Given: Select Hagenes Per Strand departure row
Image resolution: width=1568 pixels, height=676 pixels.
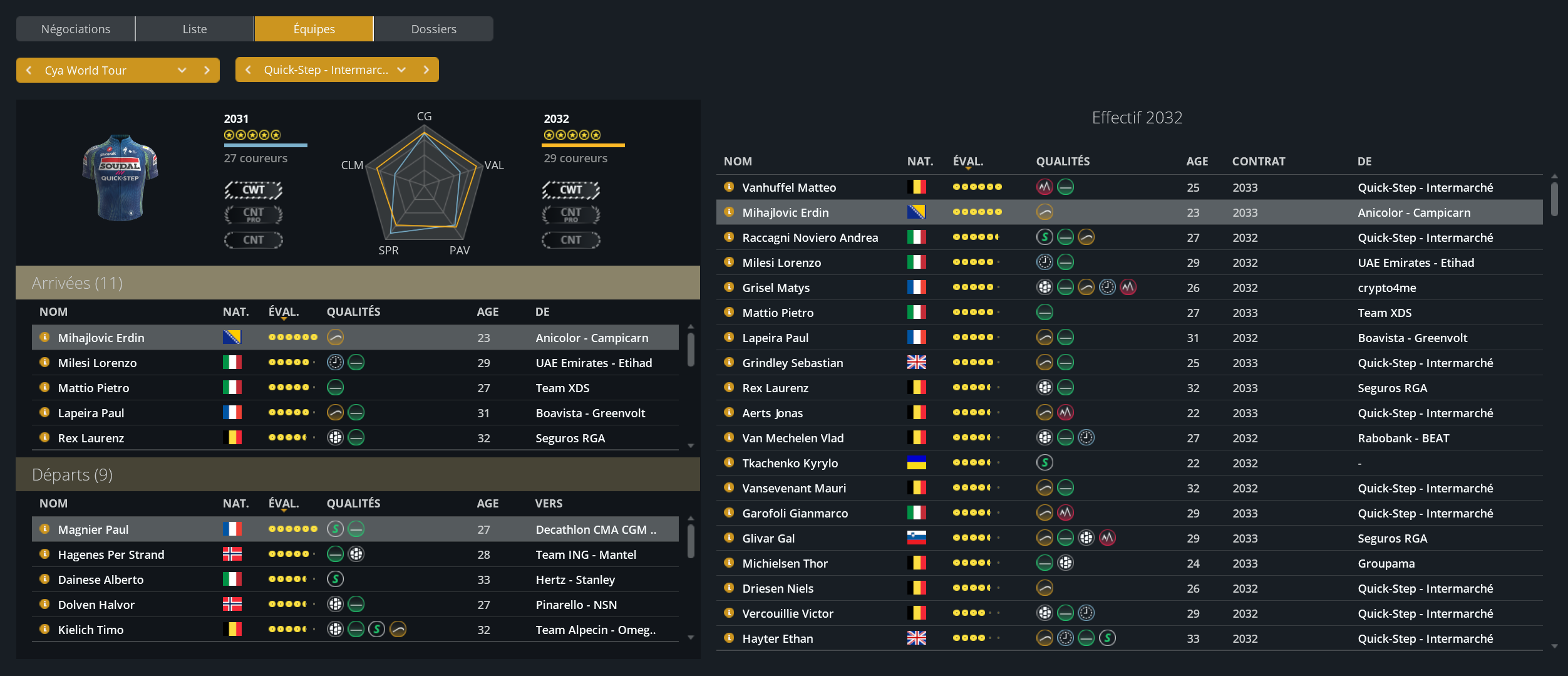Looking at the screenshot, I should pos(111,554).
